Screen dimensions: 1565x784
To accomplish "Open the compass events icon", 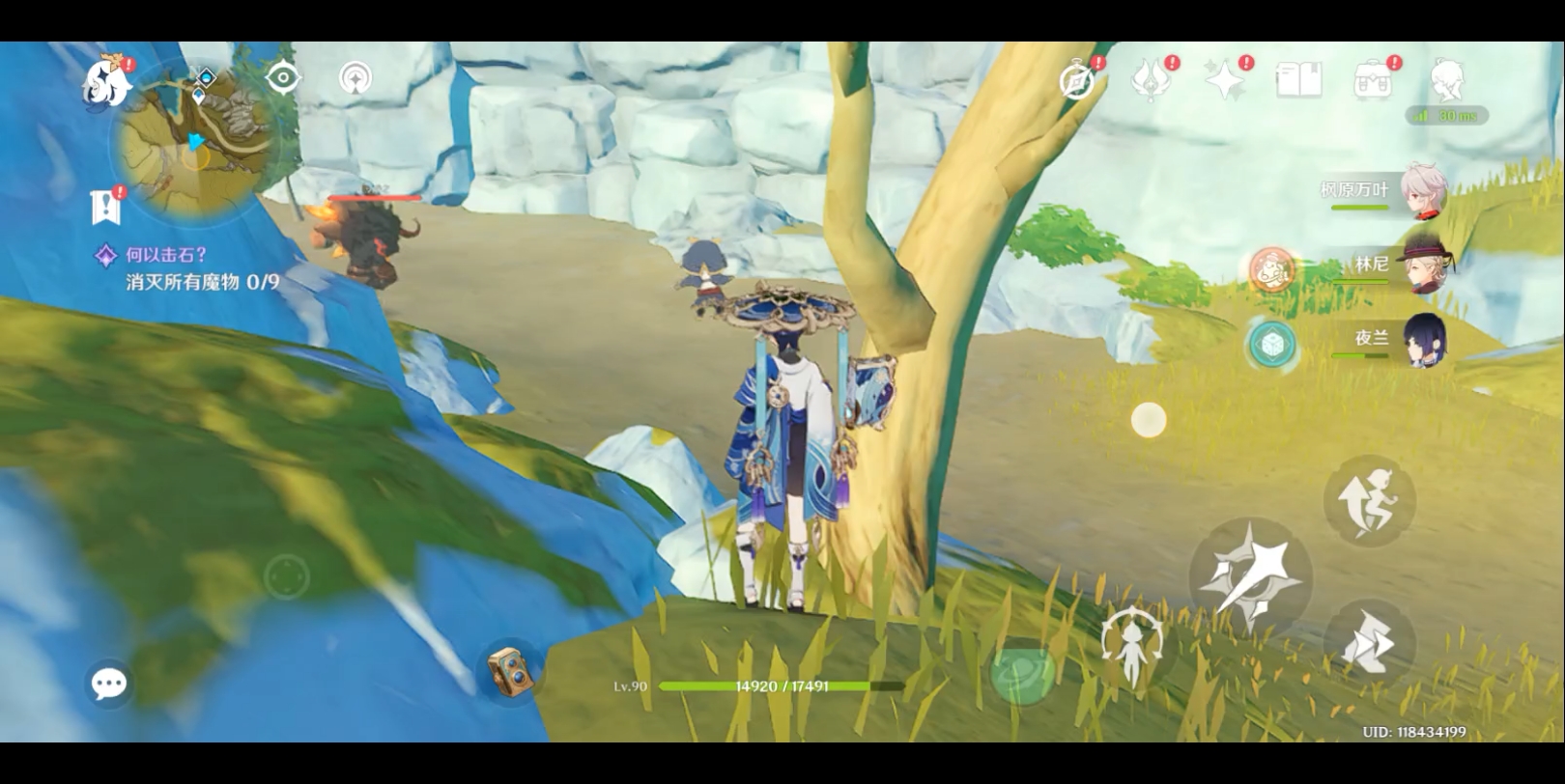I will click(1078, 80).
